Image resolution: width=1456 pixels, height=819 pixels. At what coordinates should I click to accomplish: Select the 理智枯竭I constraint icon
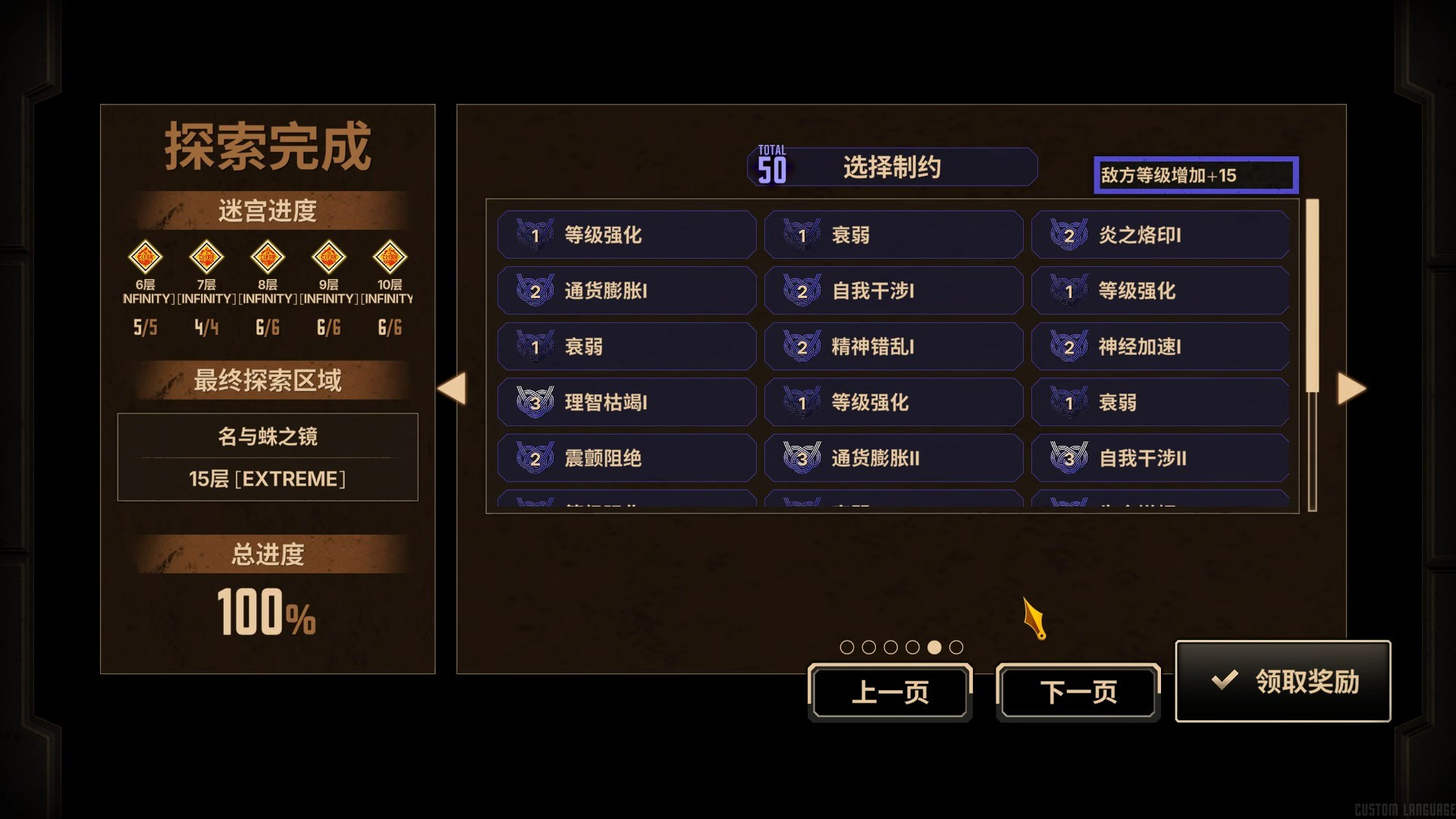[535, 402]
